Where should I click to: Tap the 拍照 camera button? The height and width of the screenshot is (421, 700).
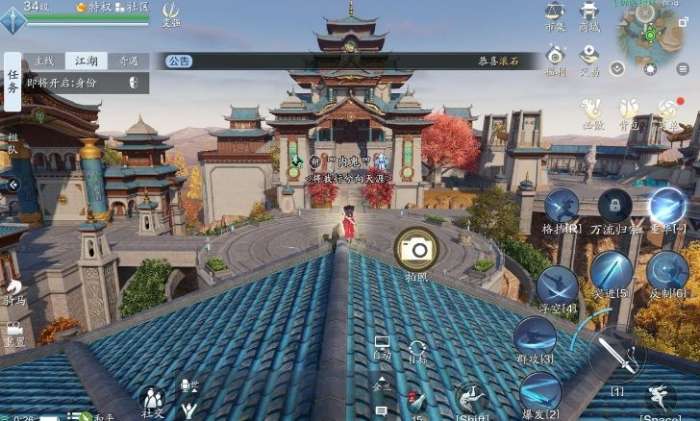pos(414,248)
